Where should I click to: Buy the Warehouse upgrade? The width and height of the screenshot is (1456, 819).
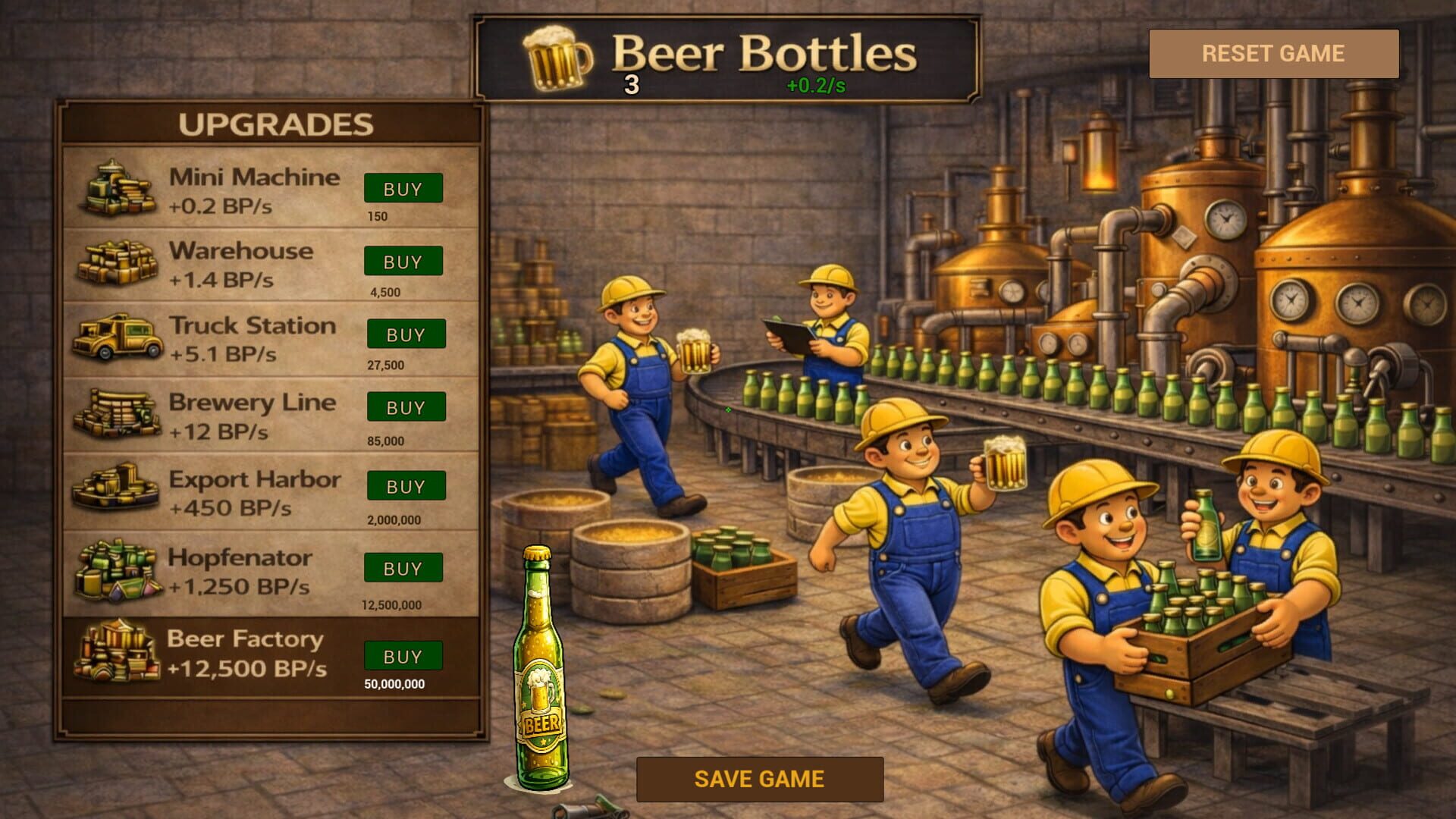pos(403,261)
